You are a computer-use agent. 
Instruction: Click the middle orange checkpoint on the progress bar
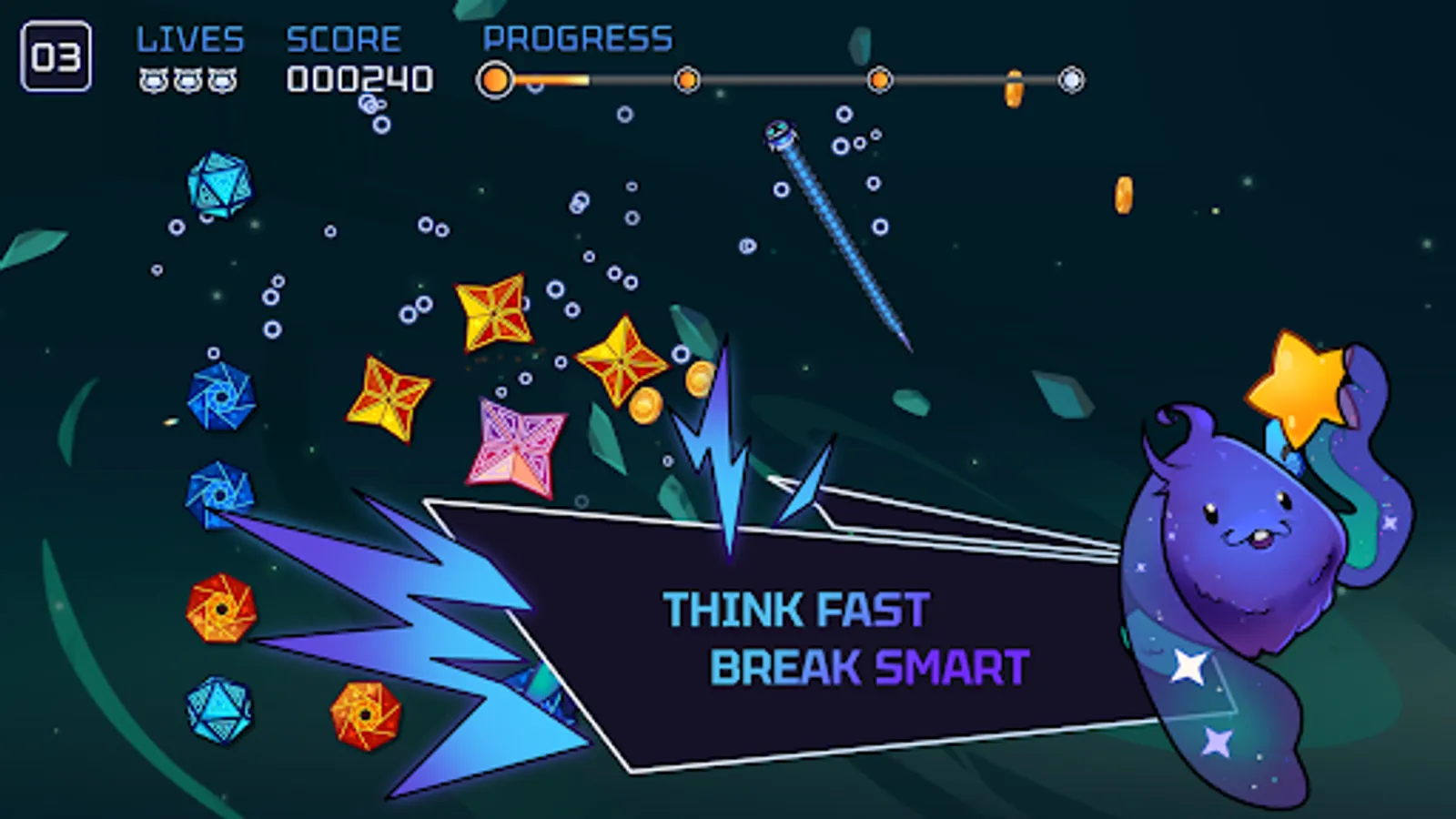coord(687,79)
